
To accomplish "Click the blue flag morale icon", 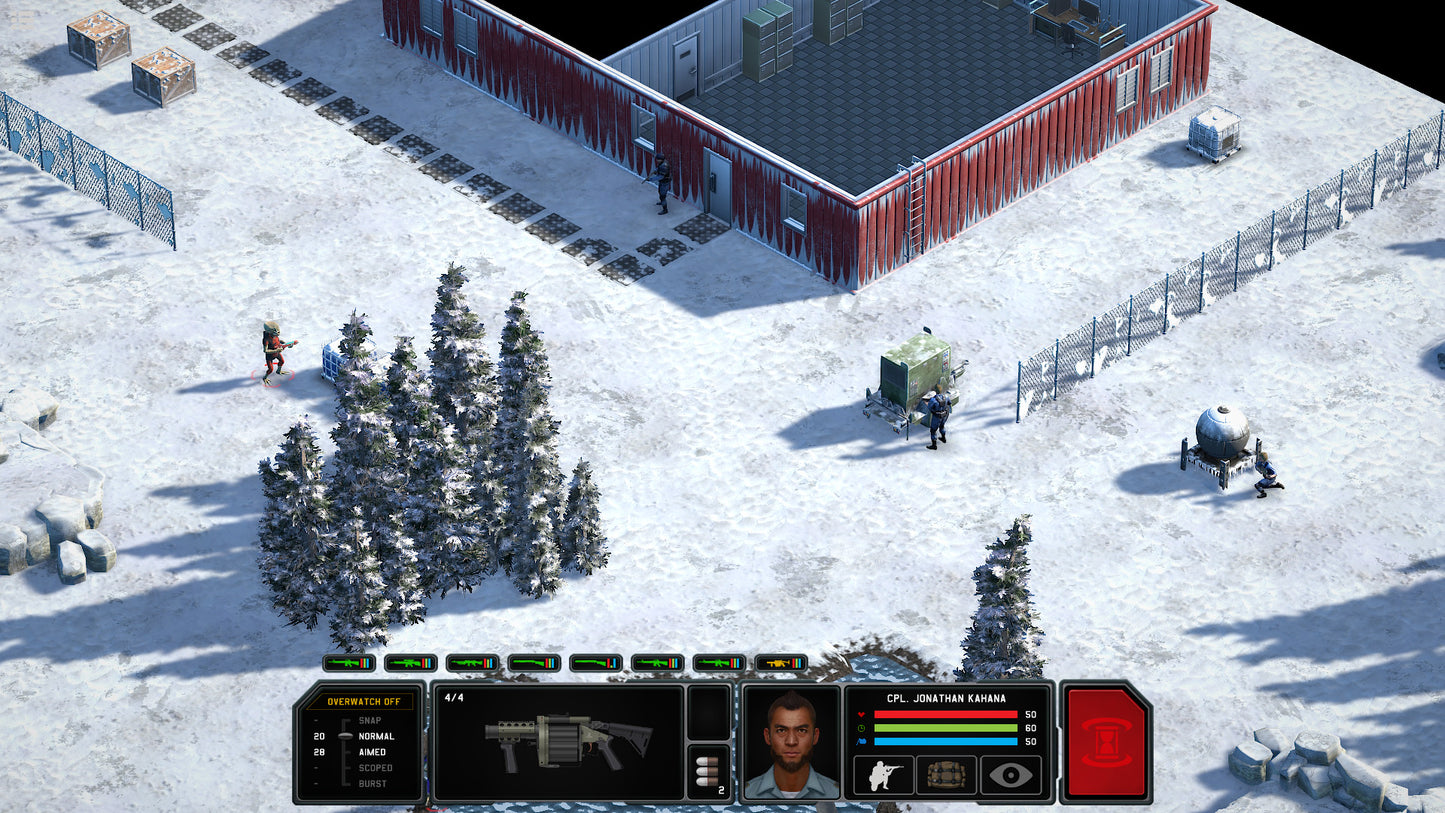I will (861, 741).
